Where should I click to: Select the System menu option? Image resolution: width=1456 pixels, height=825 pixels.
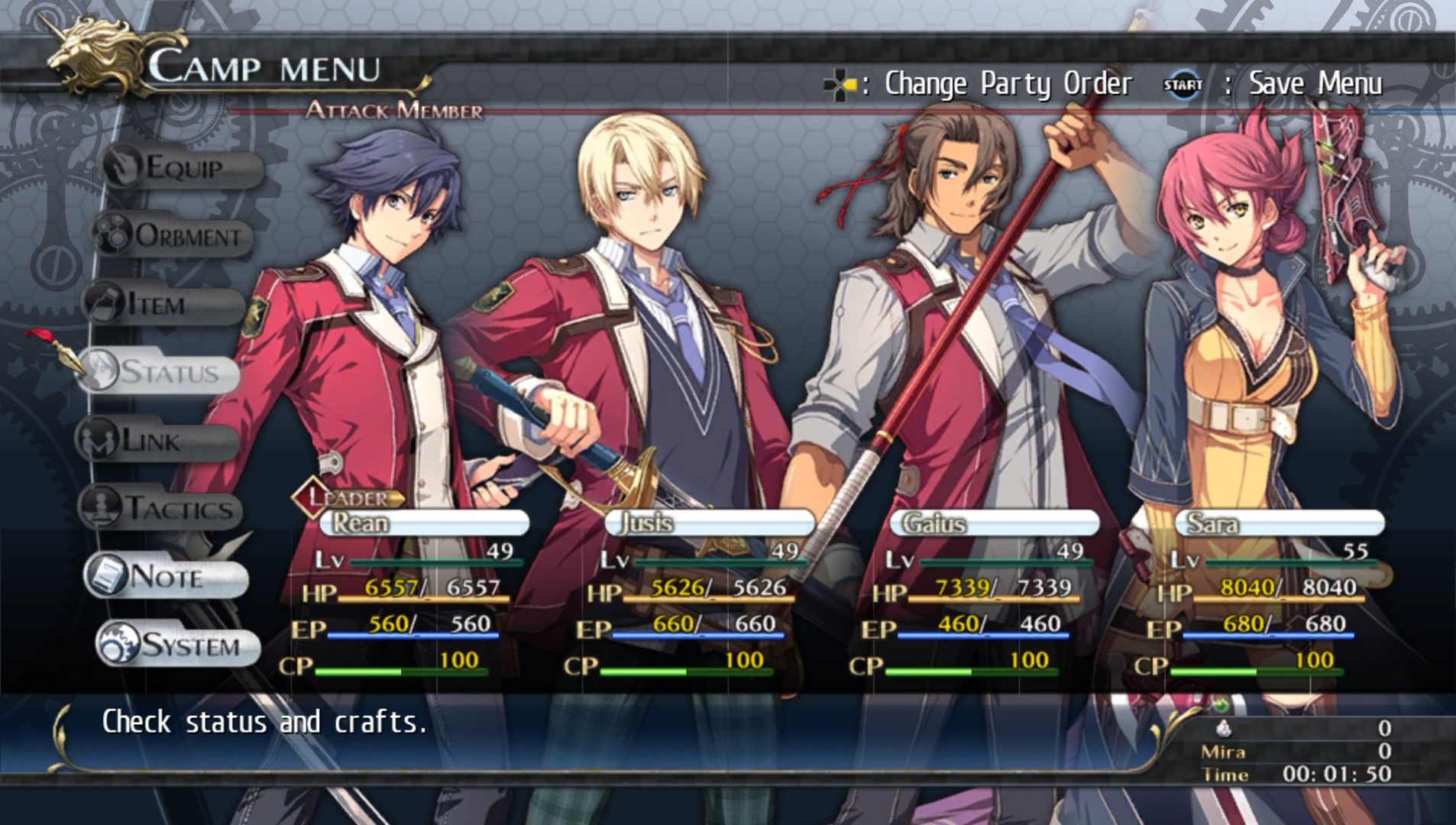[180, 645]
